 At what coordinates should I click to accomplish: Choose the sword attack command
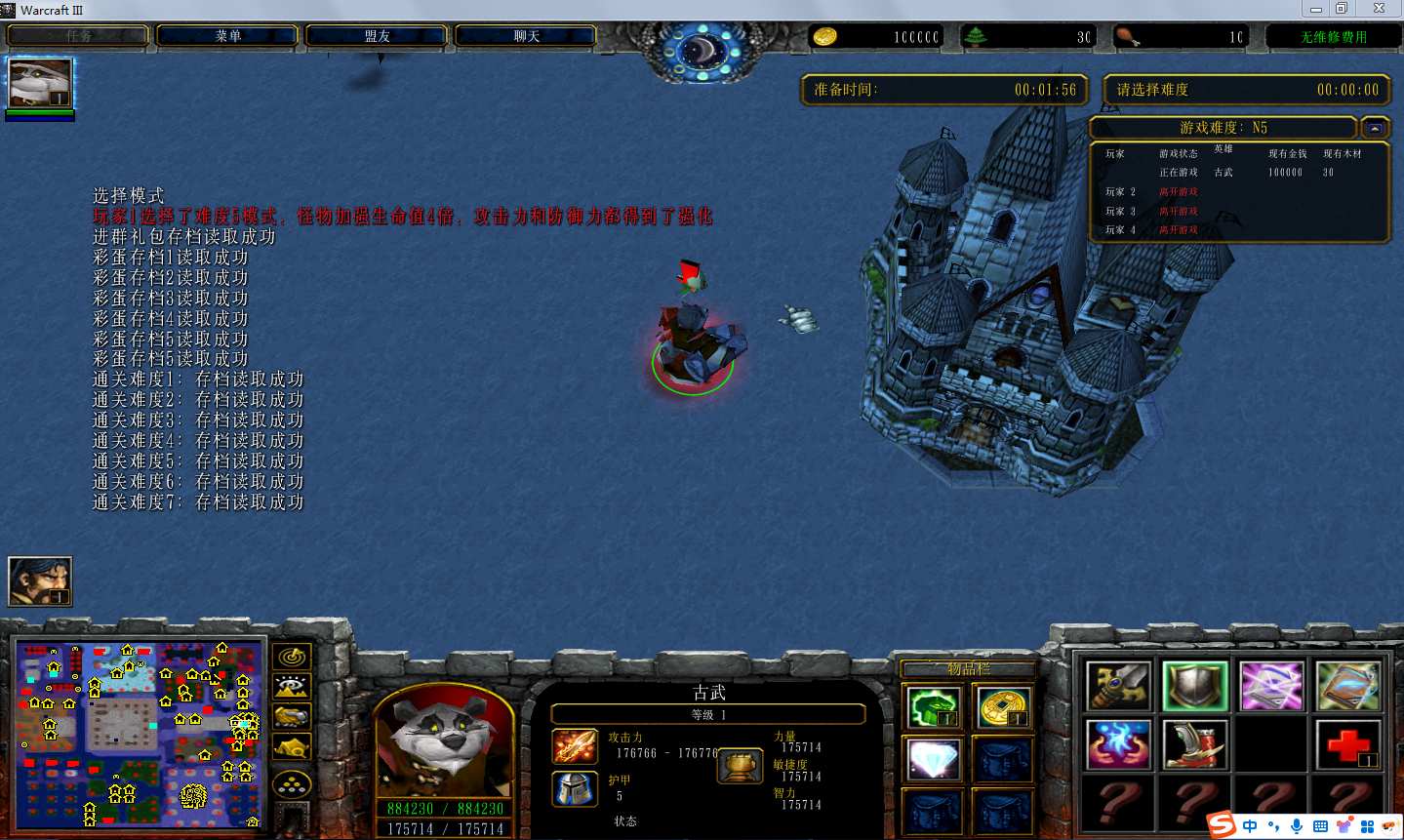1118,686
